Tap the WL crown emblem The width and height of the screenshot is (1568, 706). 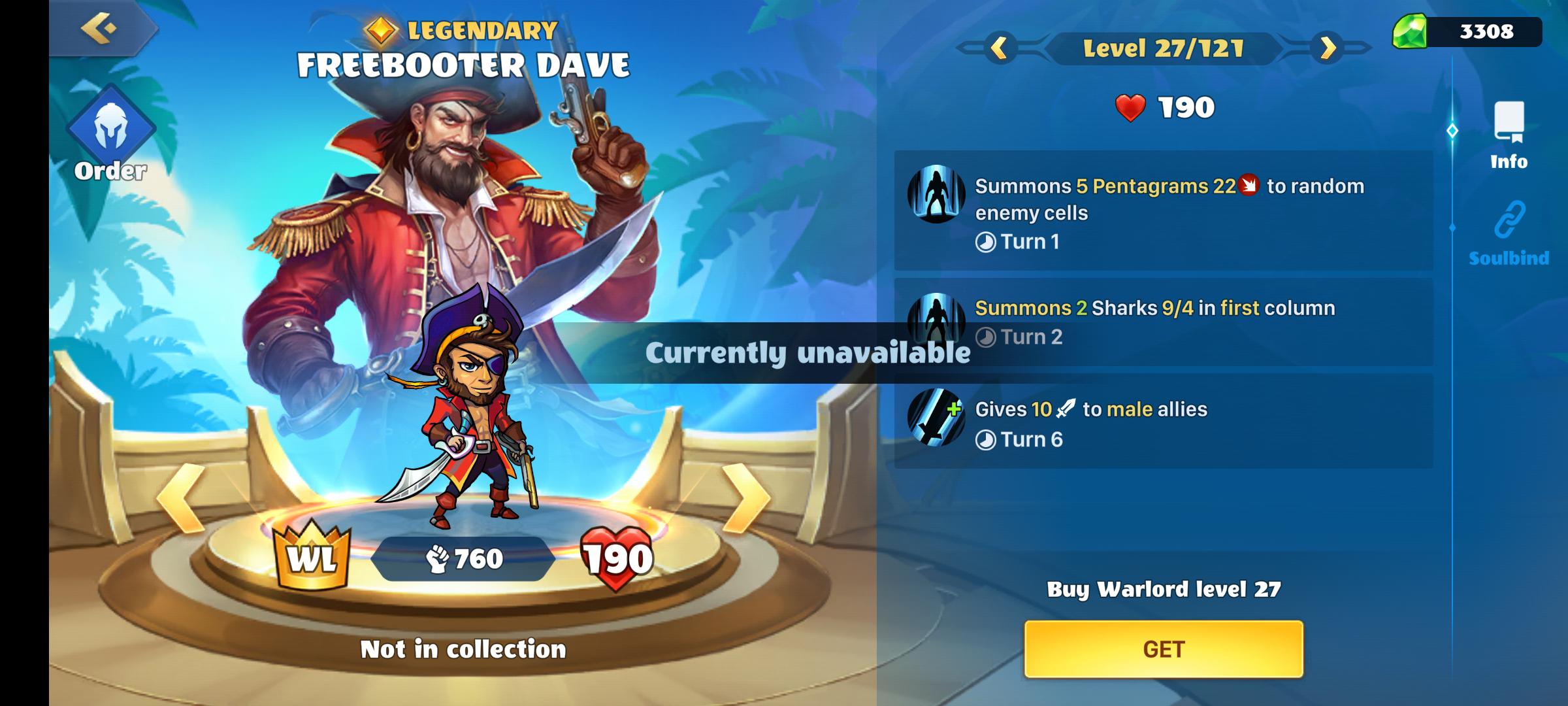tap(312, 556)
